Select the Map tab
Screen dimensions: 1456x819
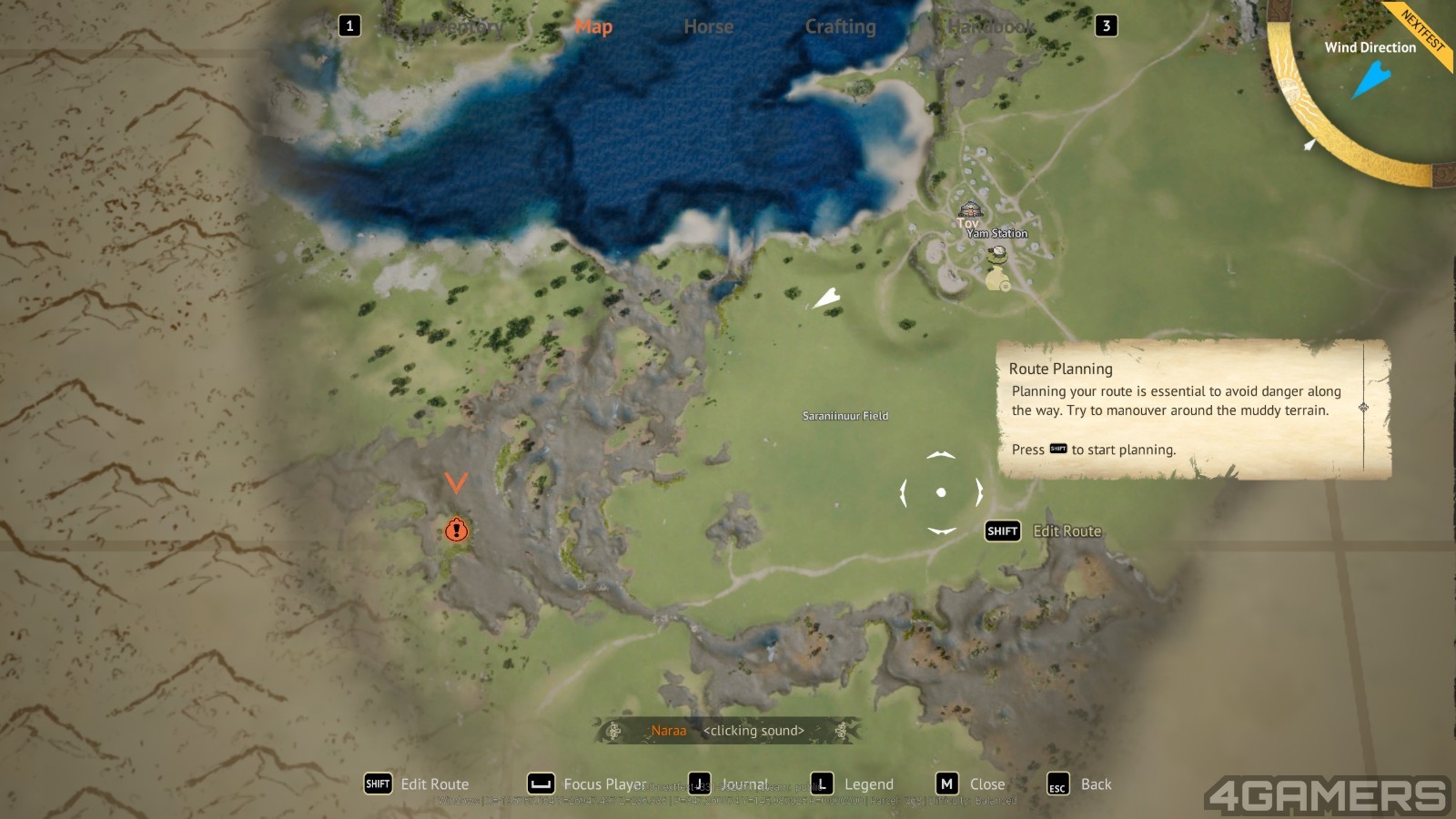coord(593,27)
